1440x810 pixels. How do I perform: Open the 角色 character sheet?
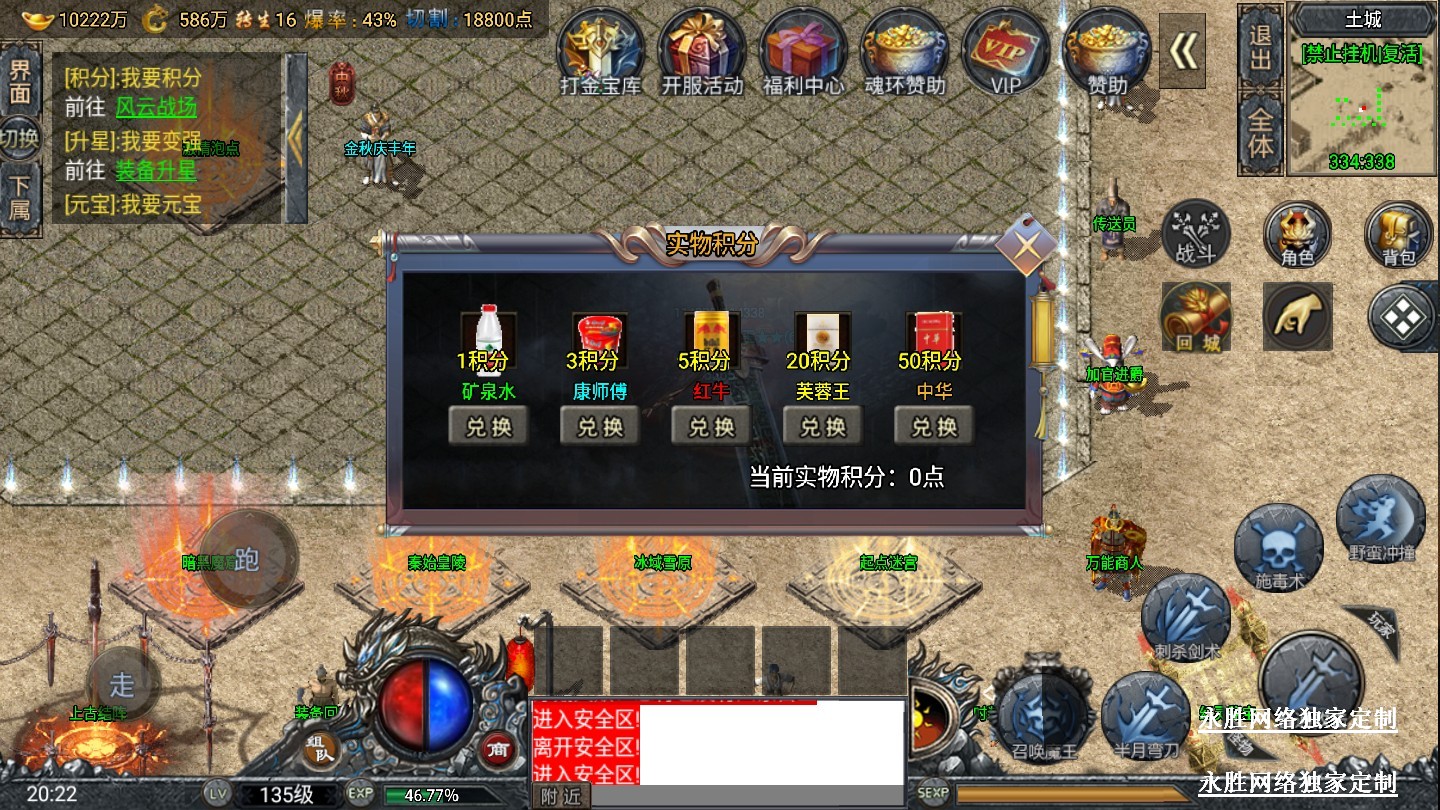pos(1297,236)
